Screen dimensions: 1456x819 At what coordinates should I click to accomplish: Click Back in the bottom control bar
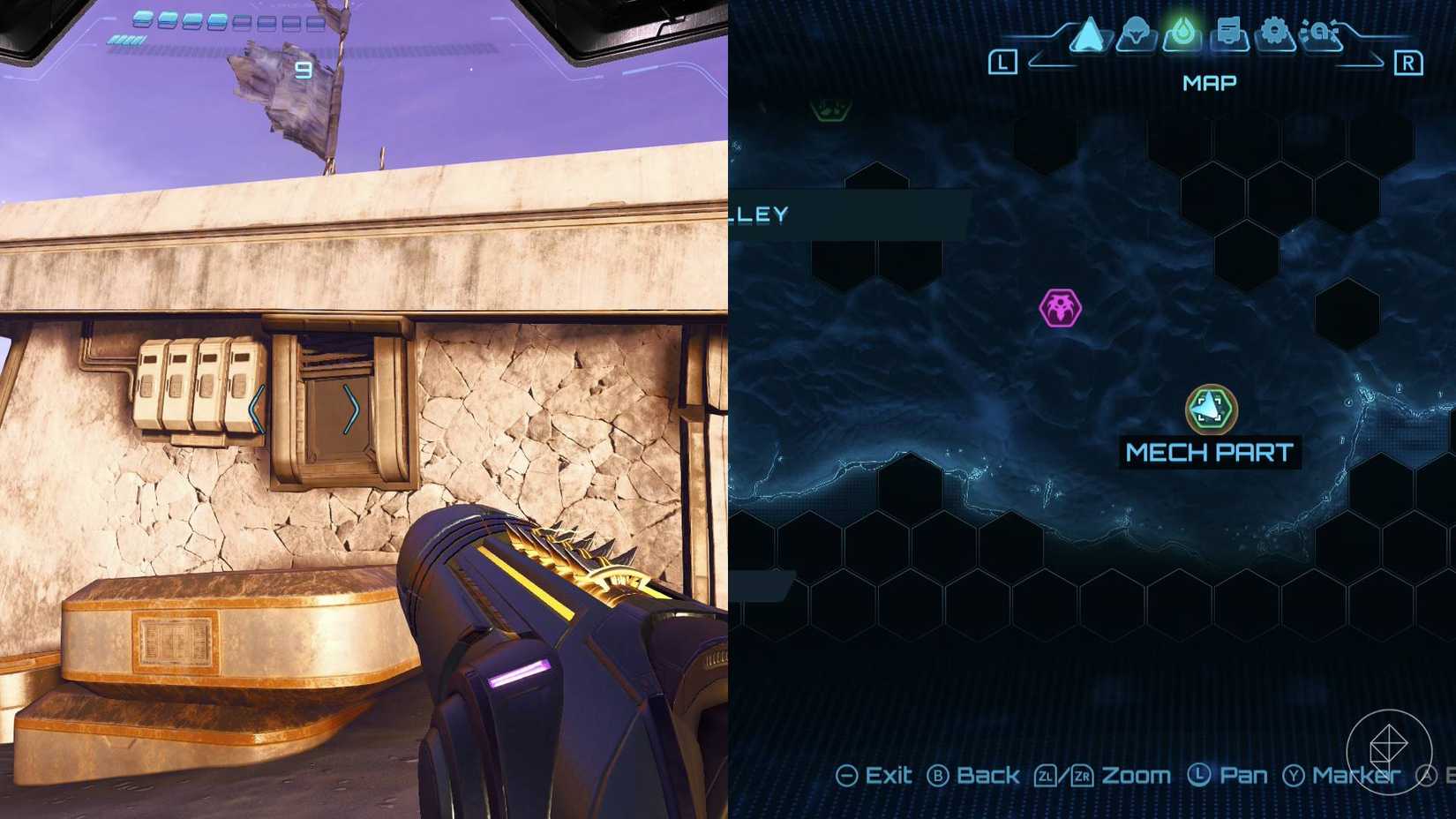coord(987,776)
